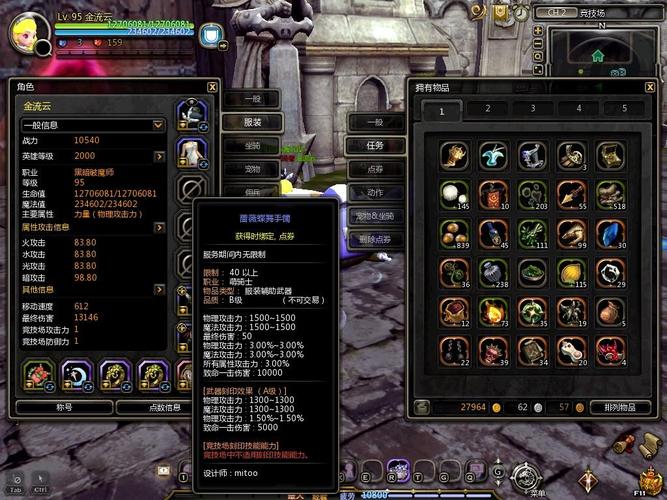Viewport: 667px width, 500px height.
Task: Open the 一般信息 dropdown
Action: point(158,125)
